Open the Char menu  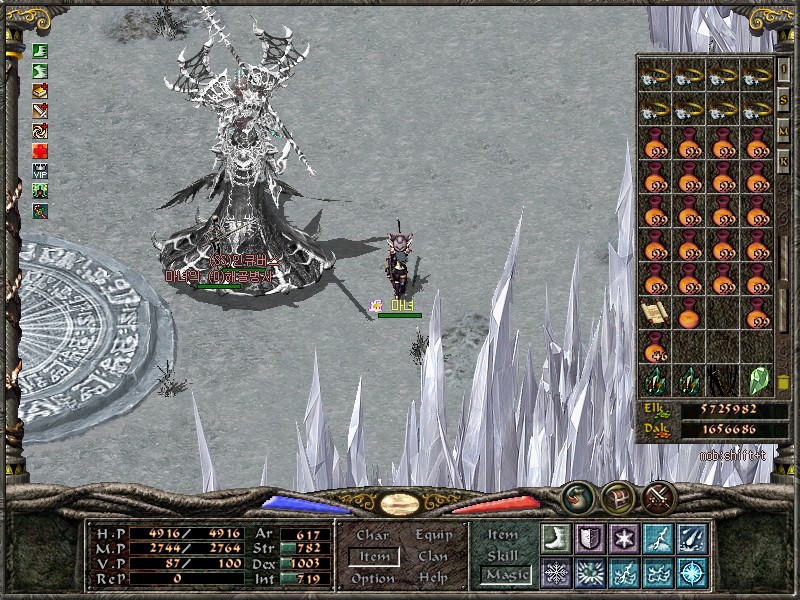coord(372,536)
